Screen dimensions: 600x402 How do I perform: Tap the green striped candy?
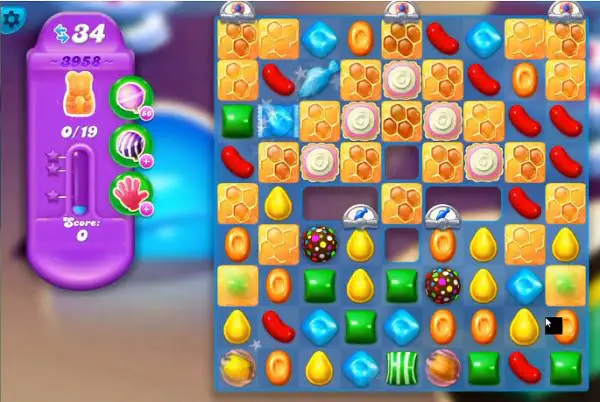(401, 367)
